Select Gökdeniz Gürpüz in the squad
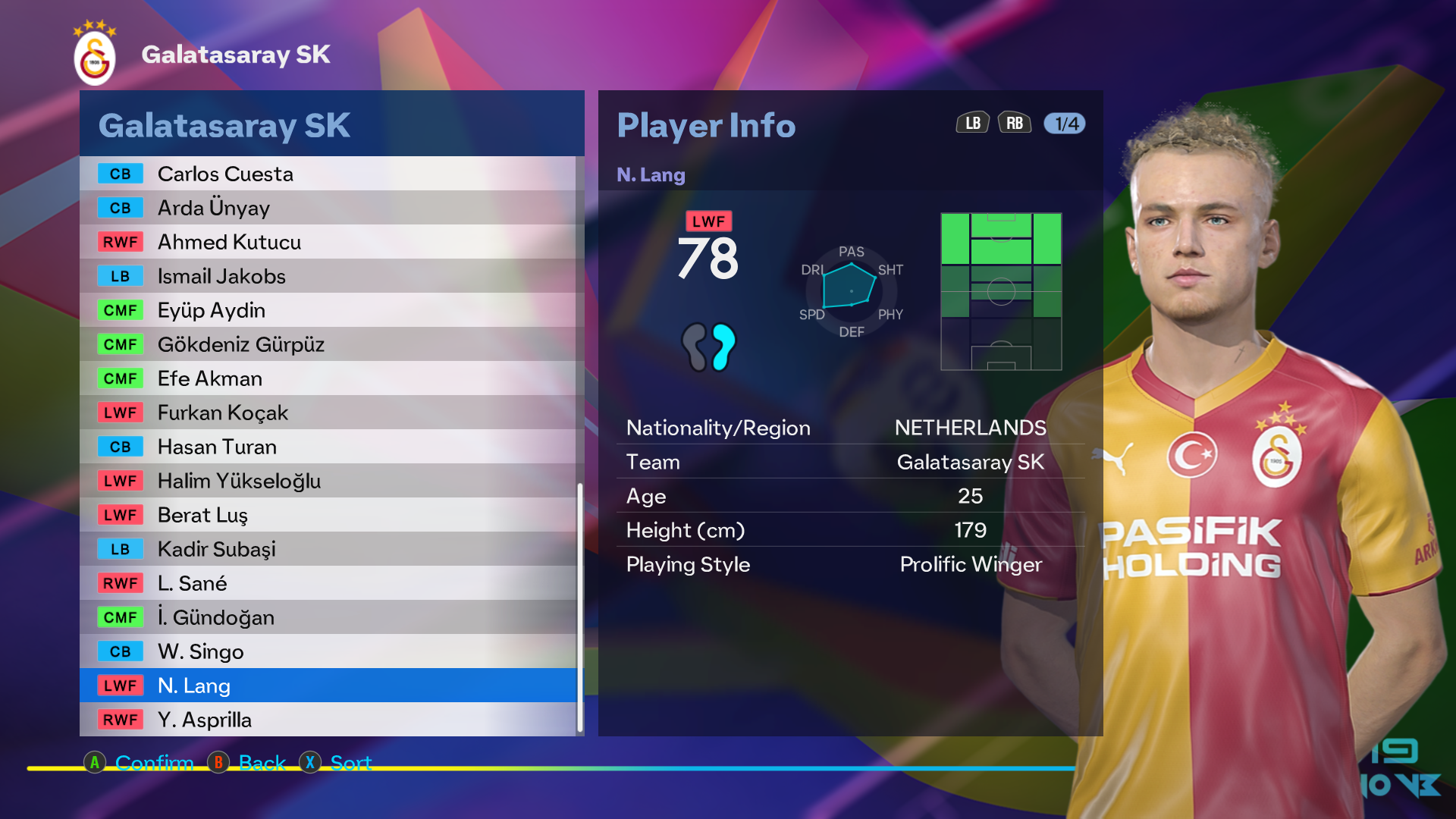The height and width of the screenshot is (819, 1456). point(328,344)
